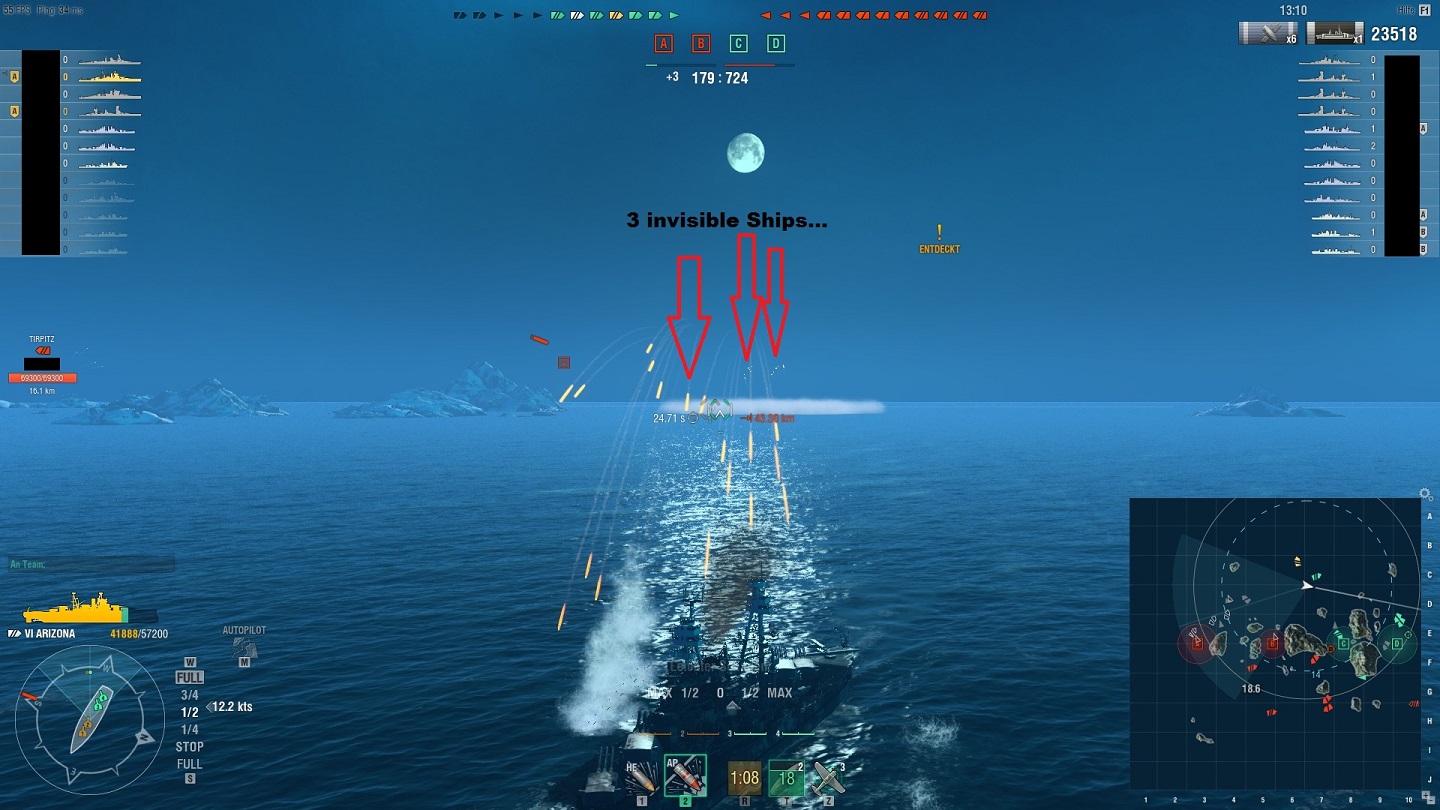The width and height of the screenshot is (1440, 810).
Task: Click the ENTDECKT detection warning
Action: pos(938,244)
